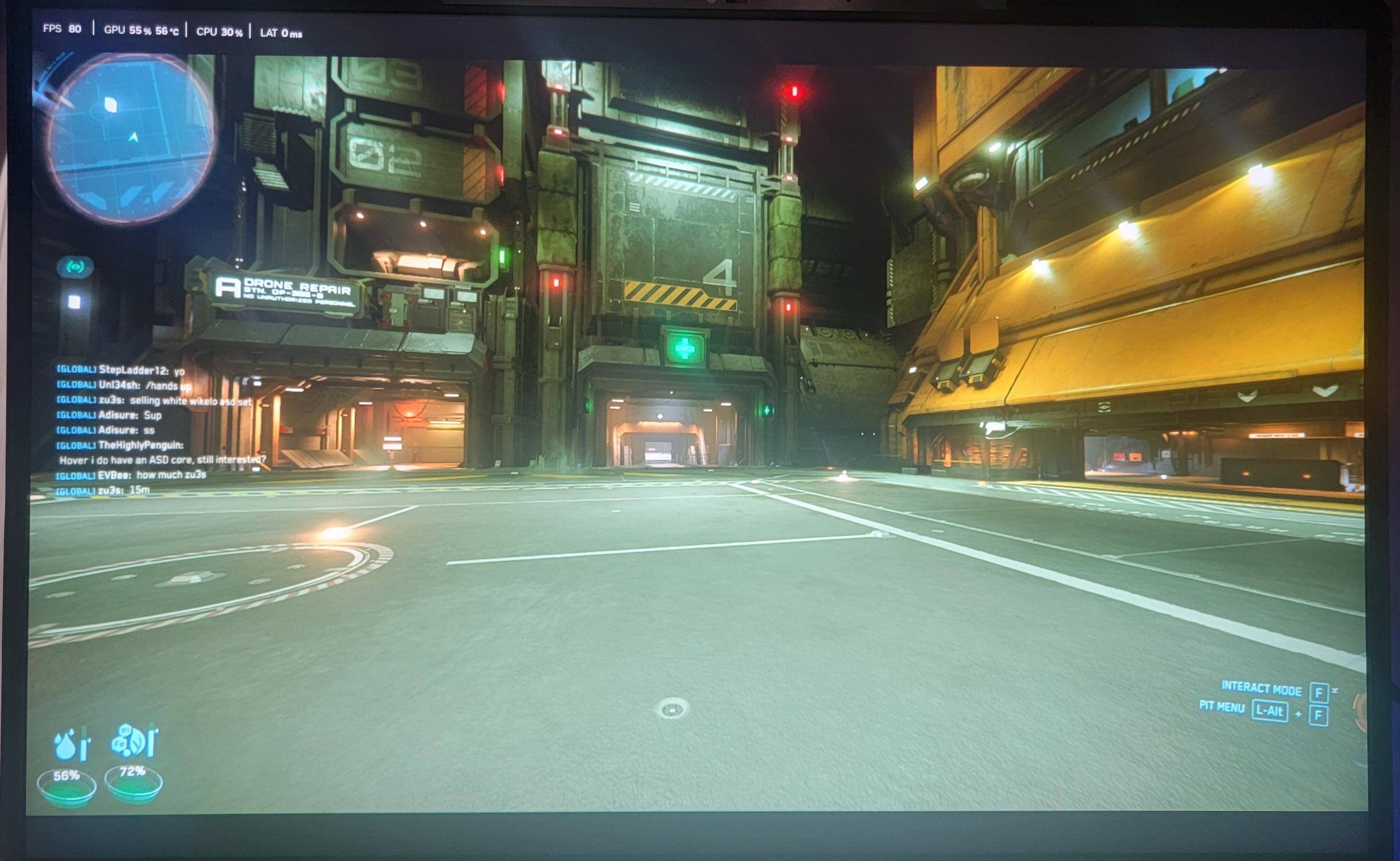Click the water droplet thirst icon
1400x861 pixels.
point(65,745)
